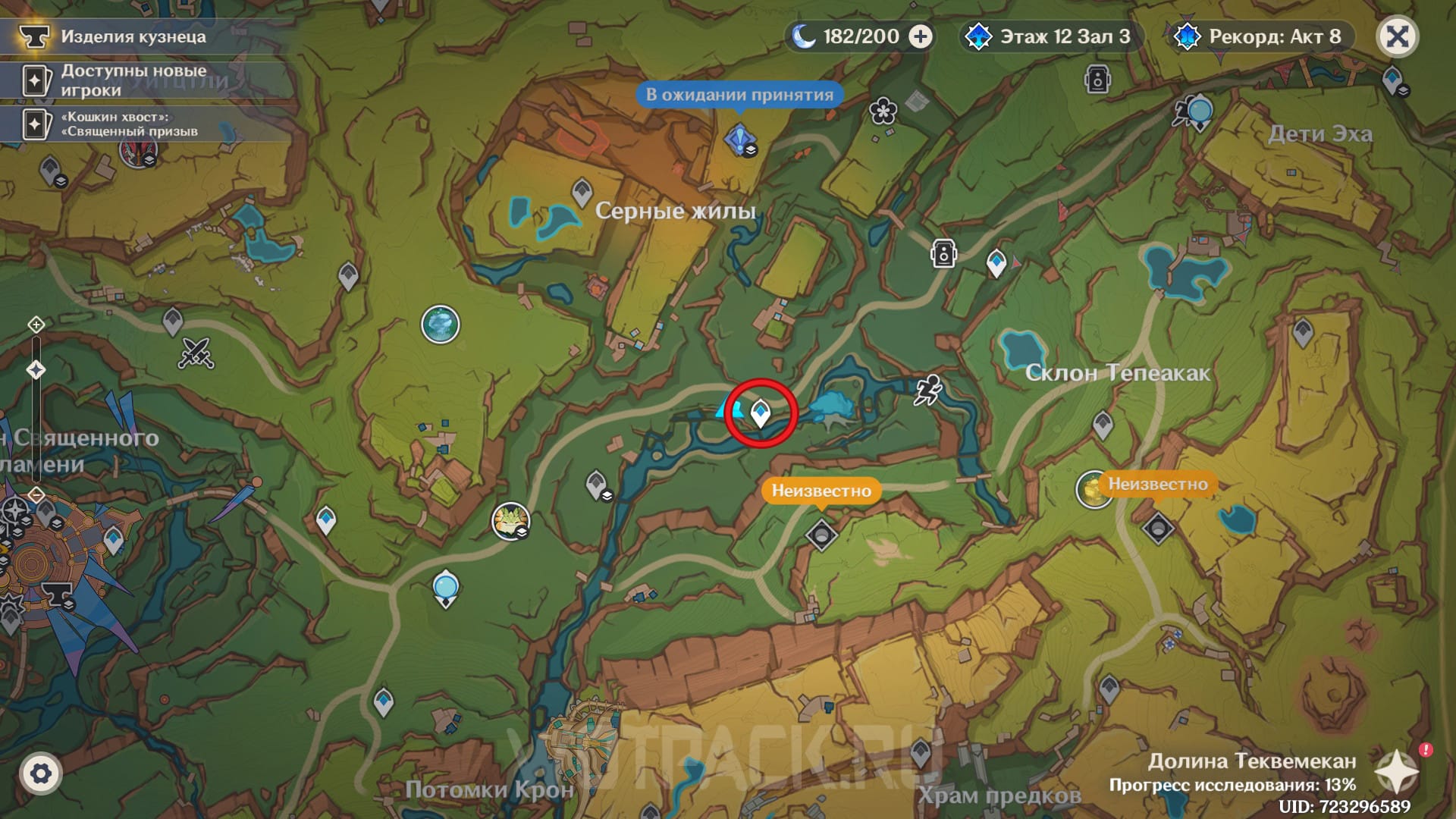Select the round blue-green orb map marker
This screenshot has height=819, width=1456.
click(x=441, y=325)
